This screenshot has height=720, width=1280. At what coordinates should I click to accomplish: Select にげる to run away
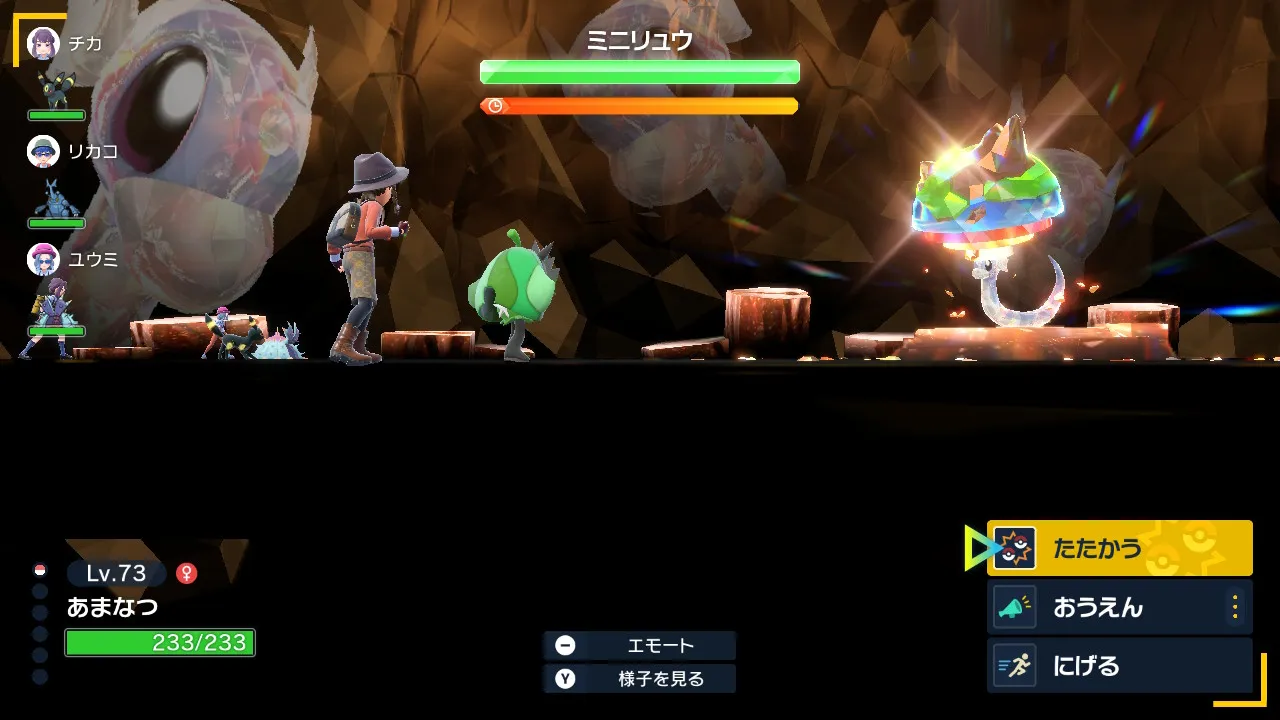1118,666
